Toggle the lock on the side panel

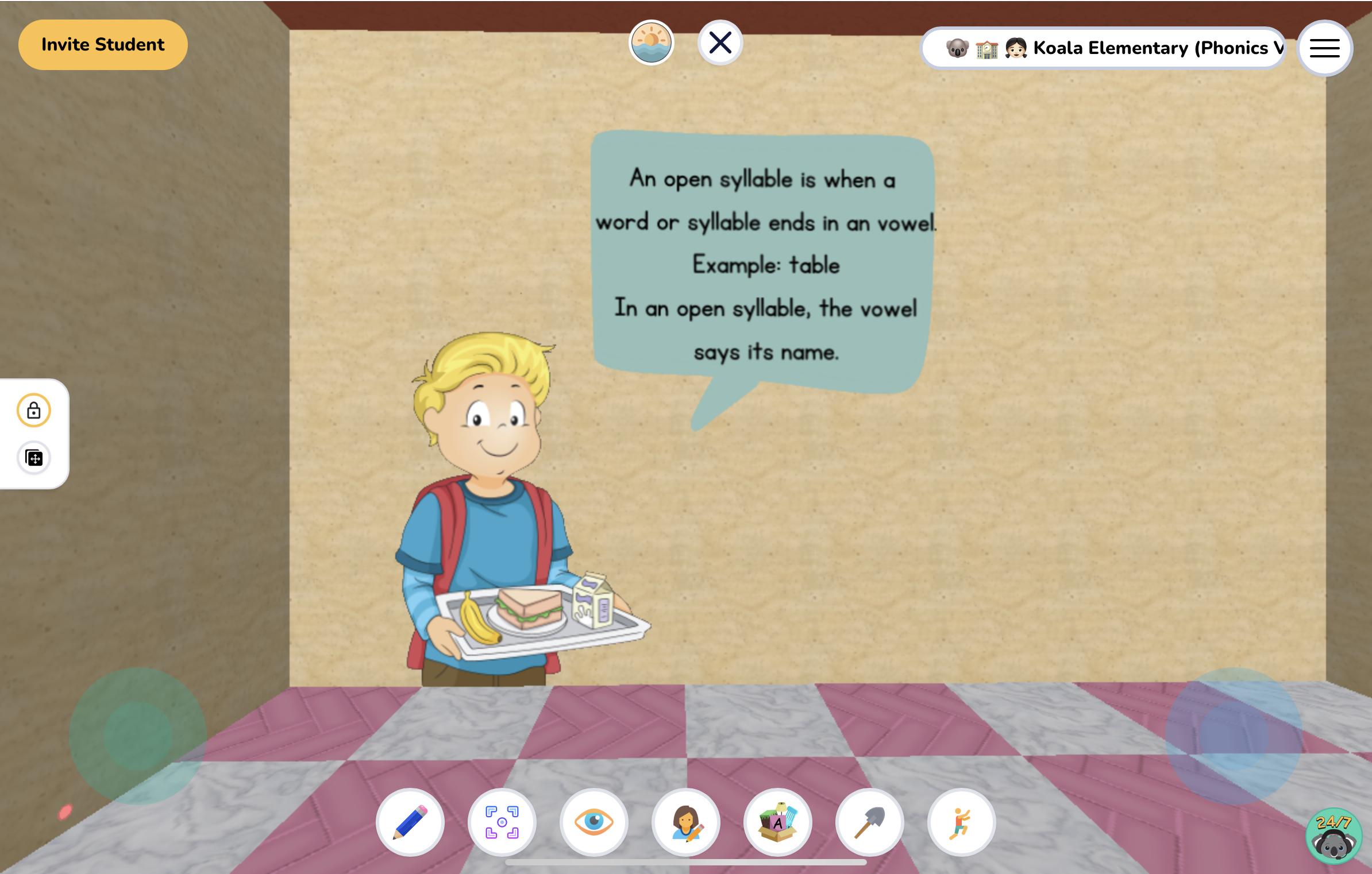[x=33, y=410]
